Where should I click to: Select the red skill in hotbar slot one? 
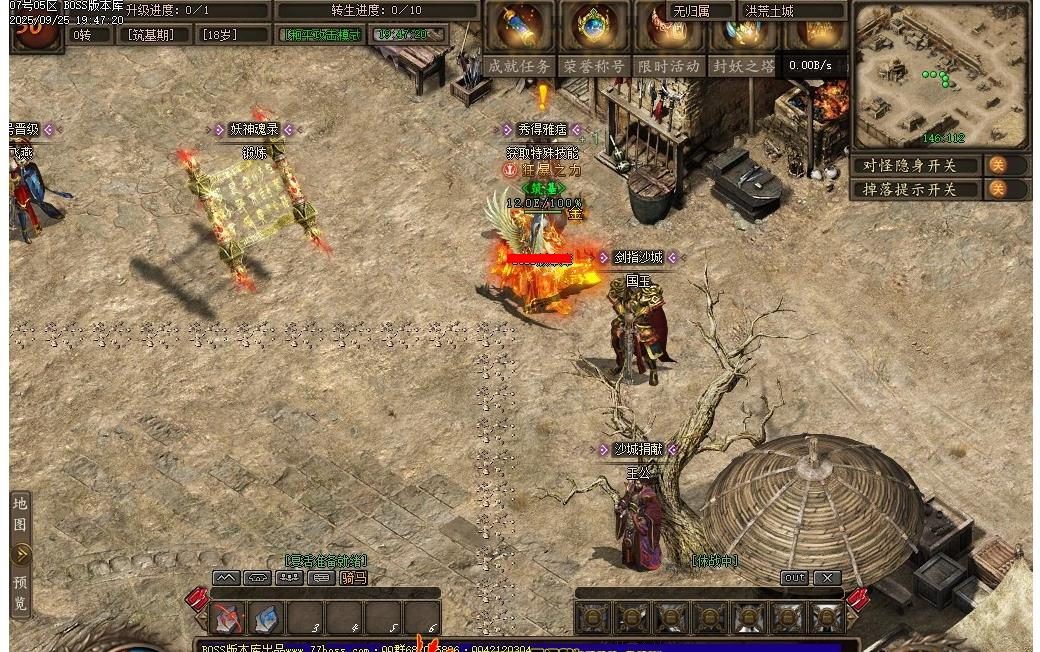click(229, 618)
